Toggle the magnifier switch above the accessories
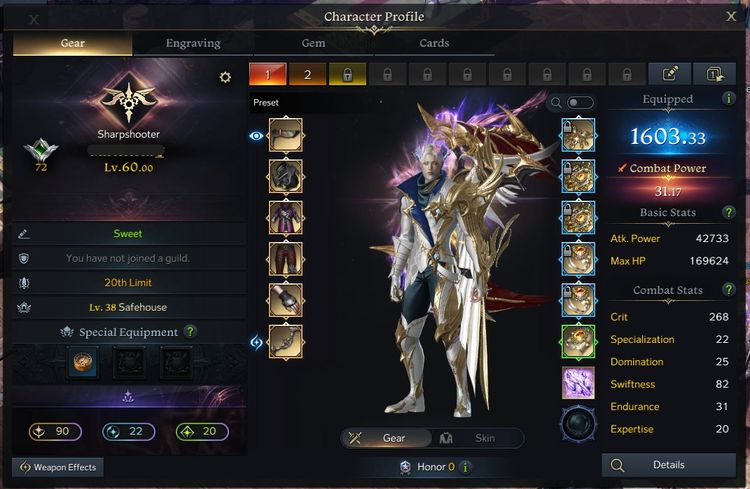 point(579,102)
